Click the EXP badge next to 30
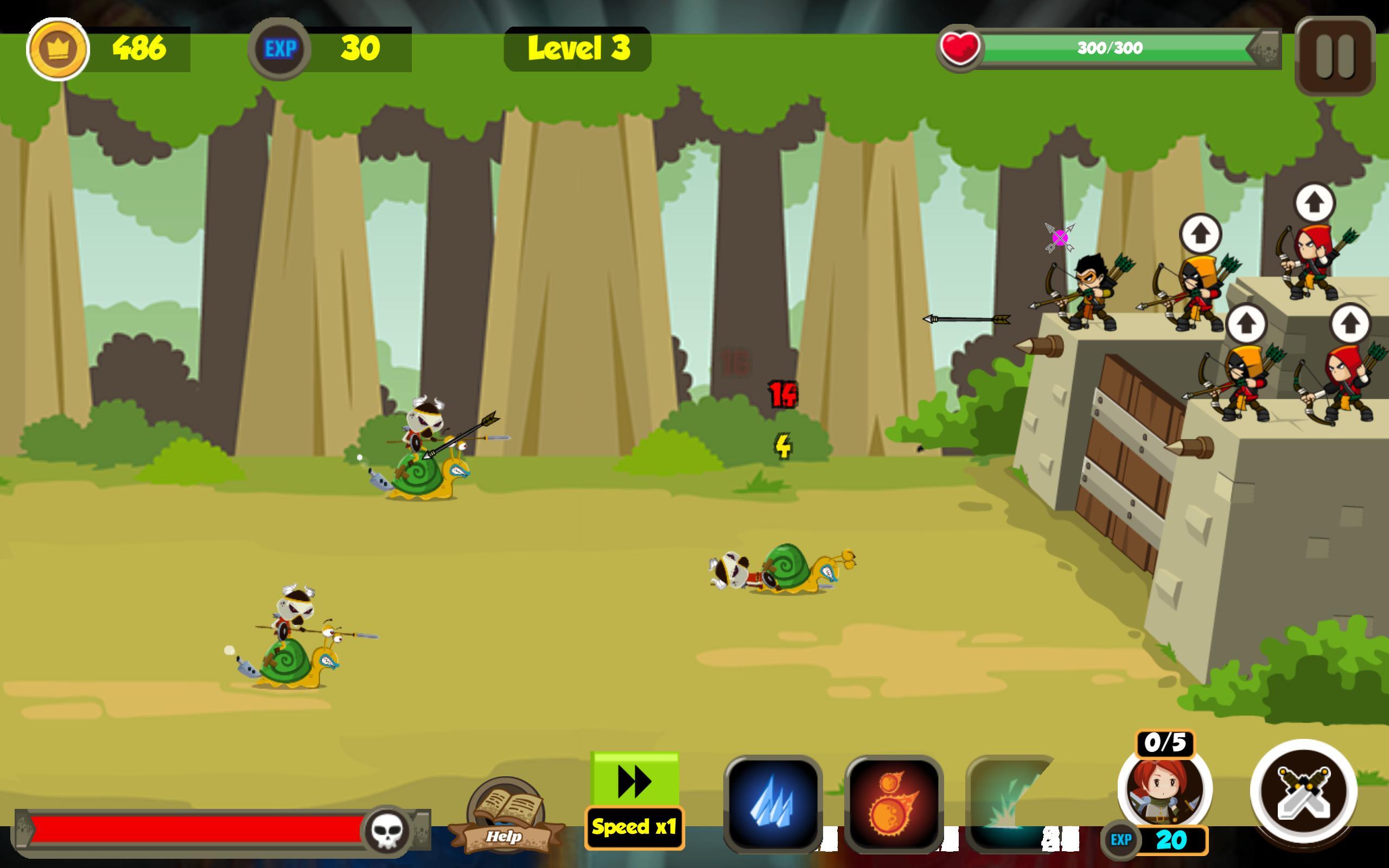Screen dimensions: 1389x868 [279, 49]
